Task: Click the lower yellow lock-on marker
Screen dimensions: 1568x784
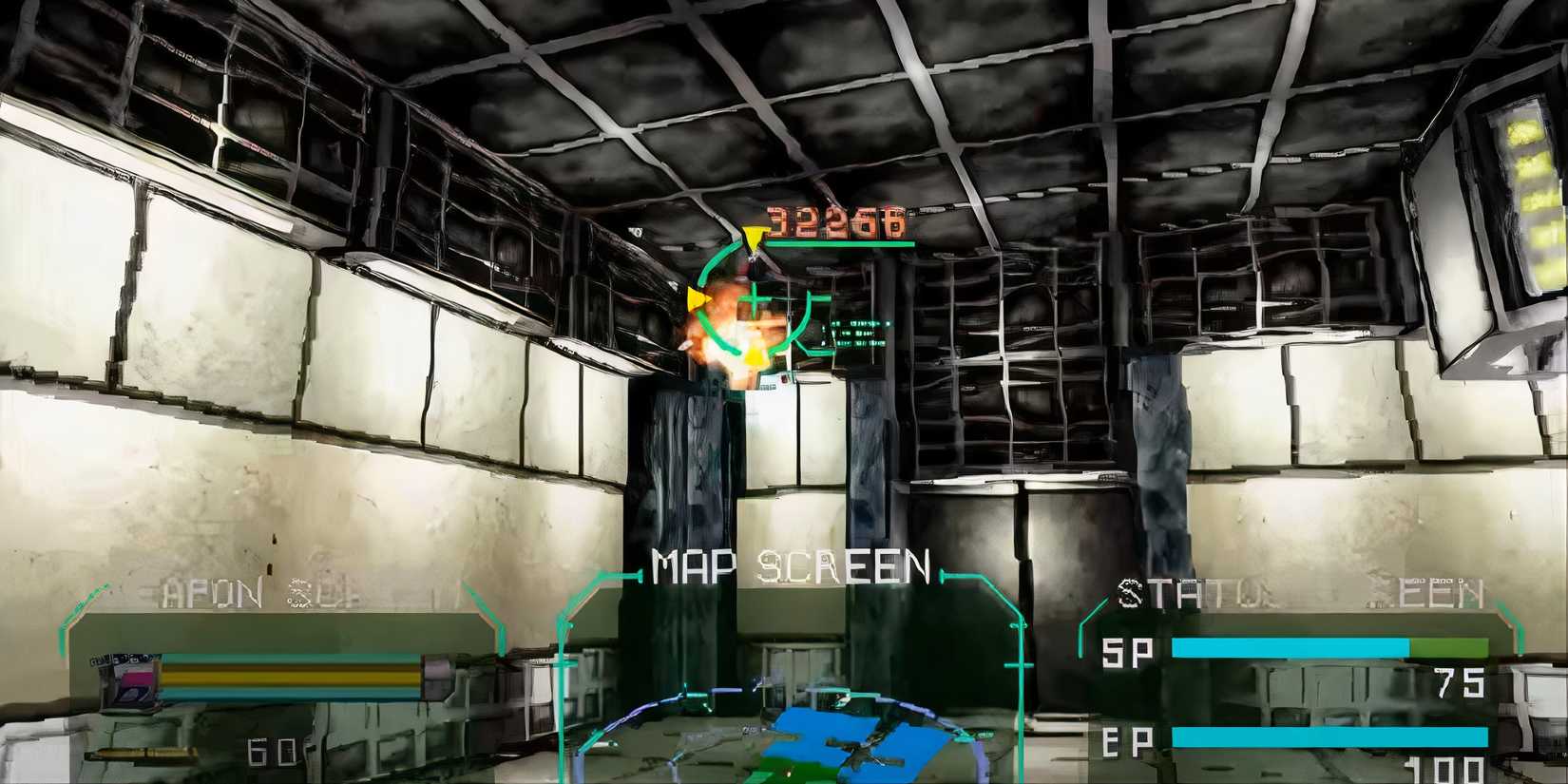Action: tap(754, 354)
